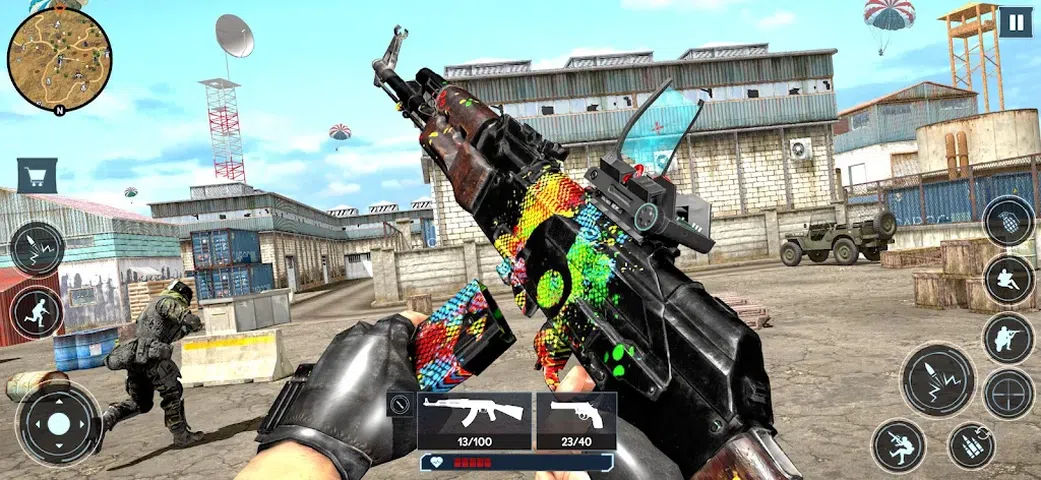Viewport: 1041px width, 480px height.
Task: Select the assault rifle weapon slot
Action: pyautogui.click(x=474, y=419)
